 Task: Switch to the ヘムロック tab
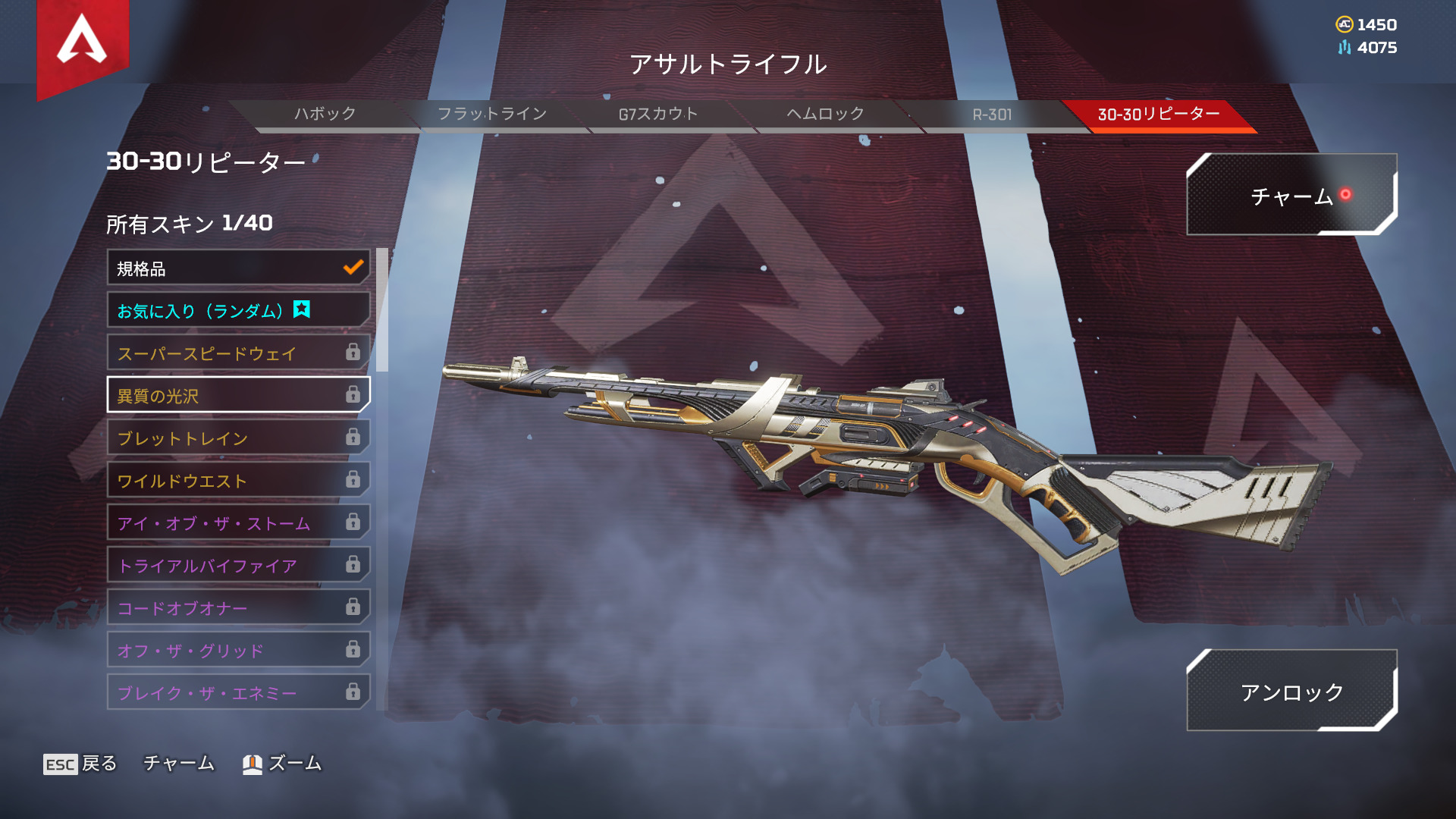(825, 115)
